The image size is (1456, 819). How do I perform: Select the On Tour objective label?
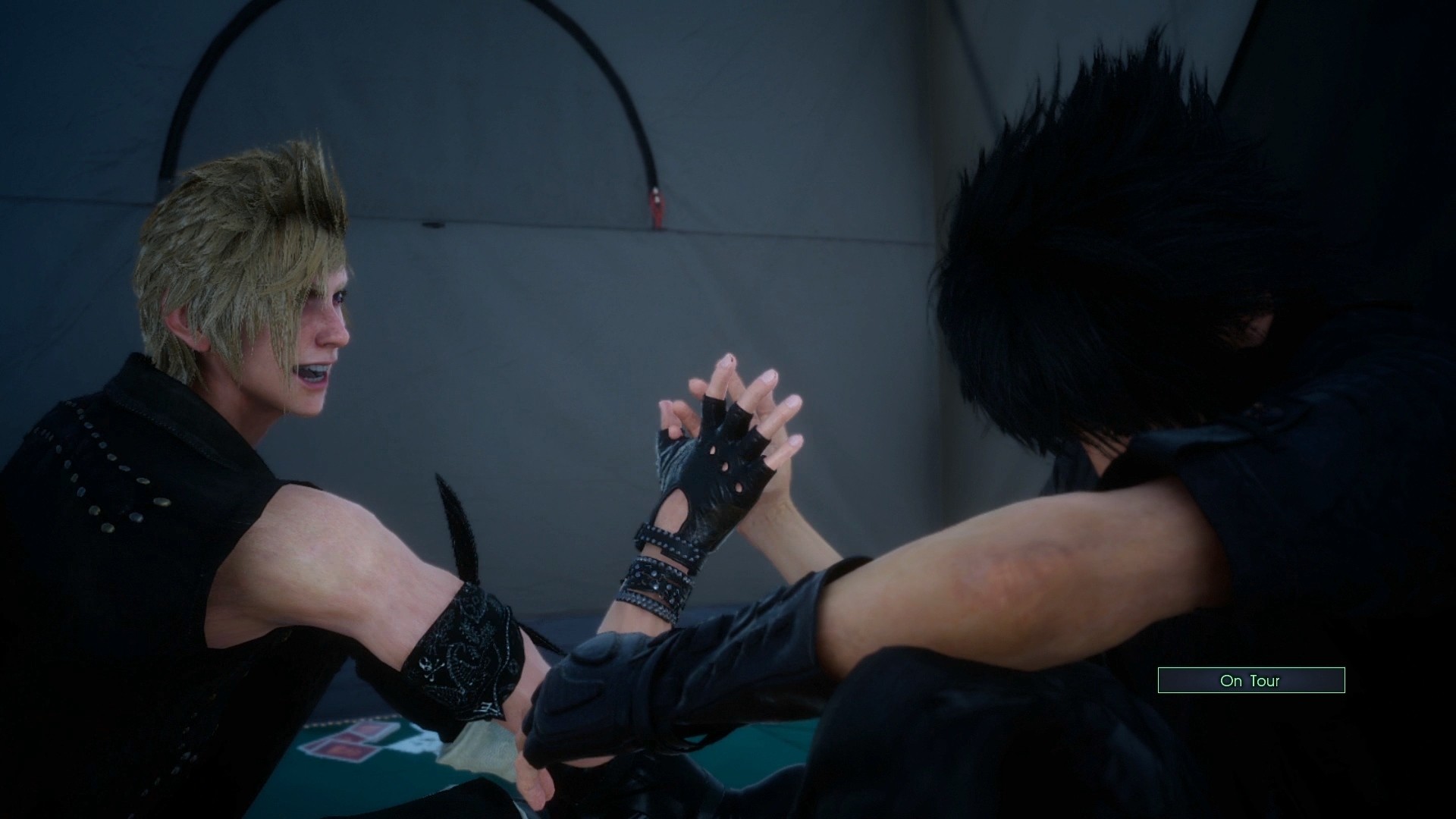click(1252, 680)
